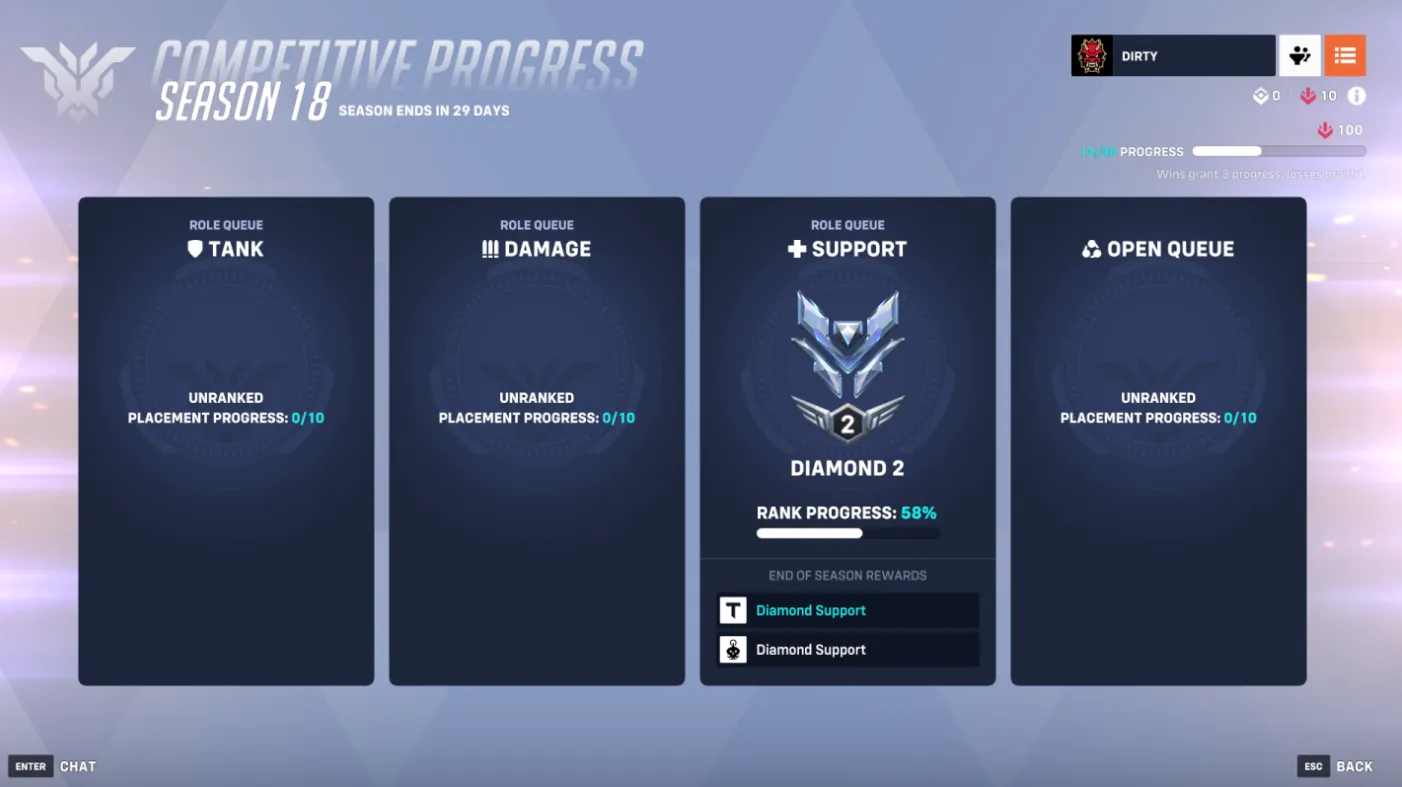Click the competitive points diamond icon
Screen dimensions: 1402x787
click(x=1261, y=96)
